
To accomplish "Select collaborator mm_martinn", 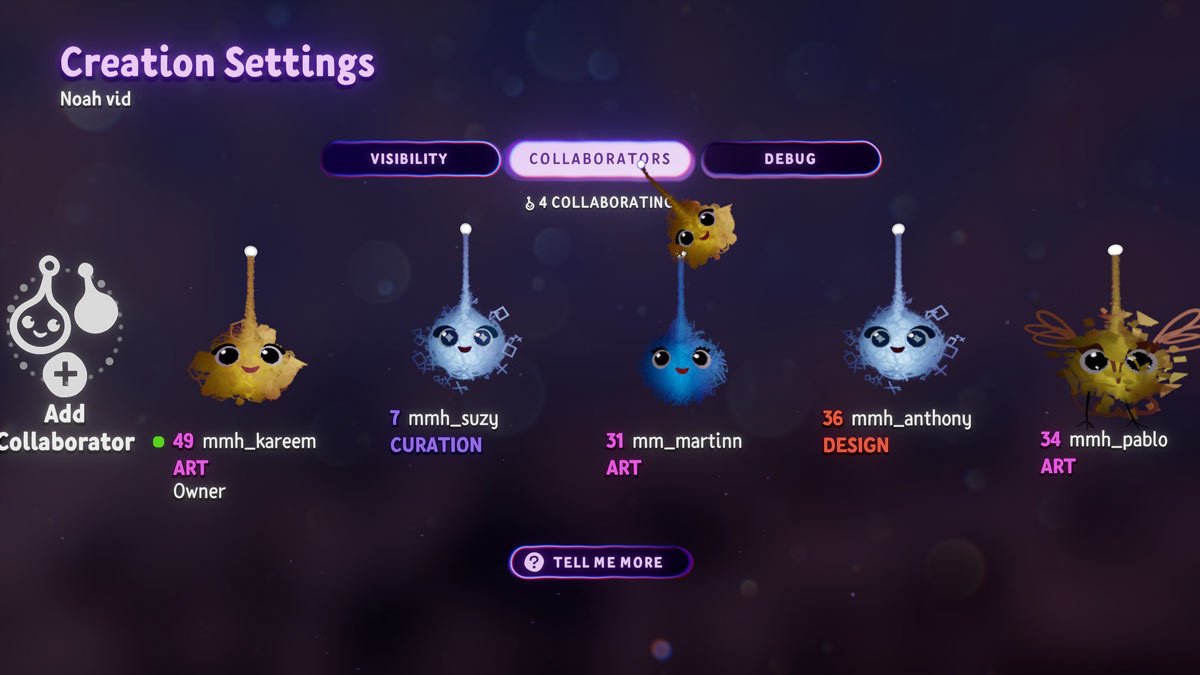I will (x=680, y=362).
